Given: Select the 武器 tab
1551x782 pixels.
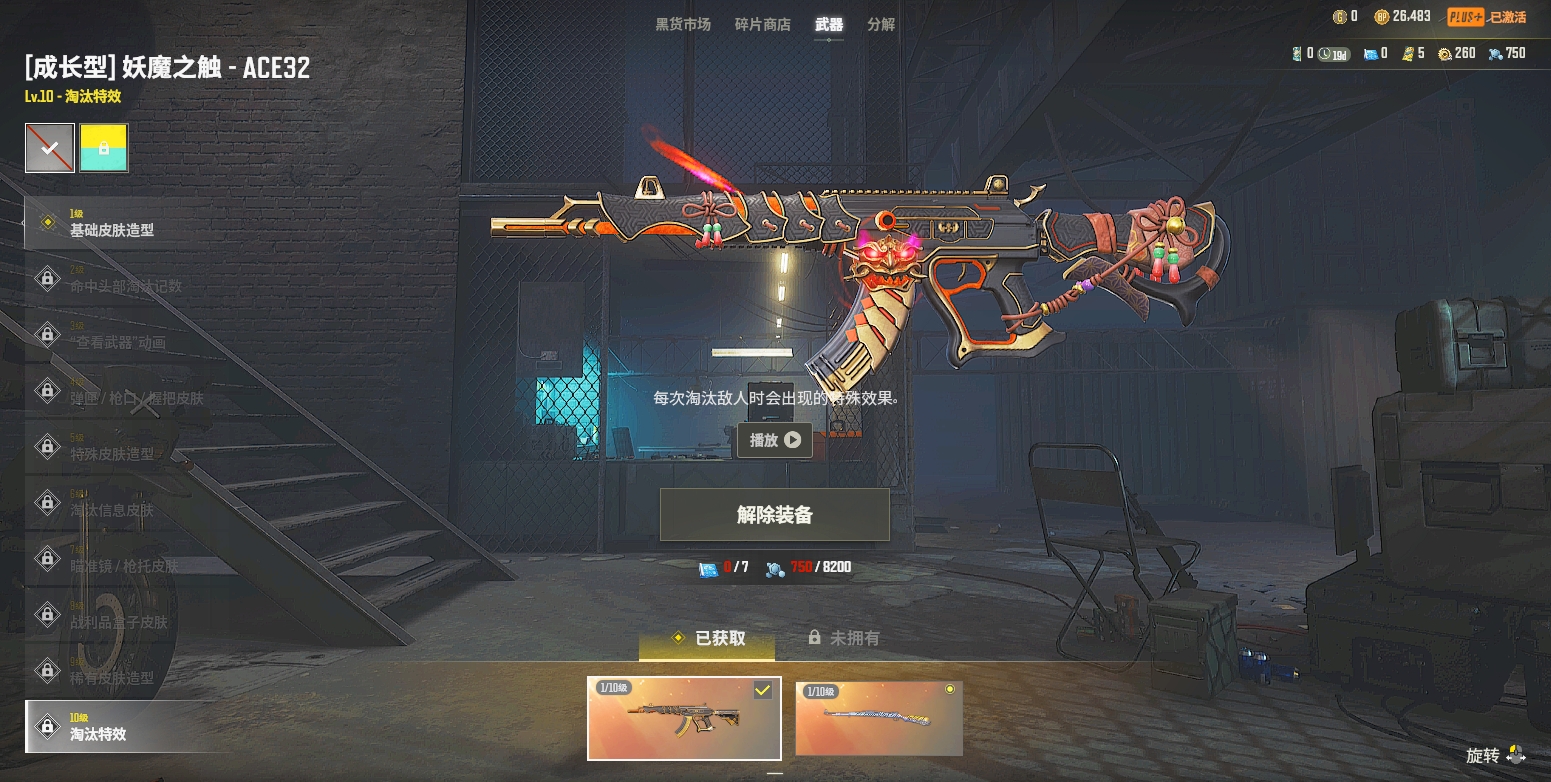Looking at the screenshot, I should click(829, 24).
